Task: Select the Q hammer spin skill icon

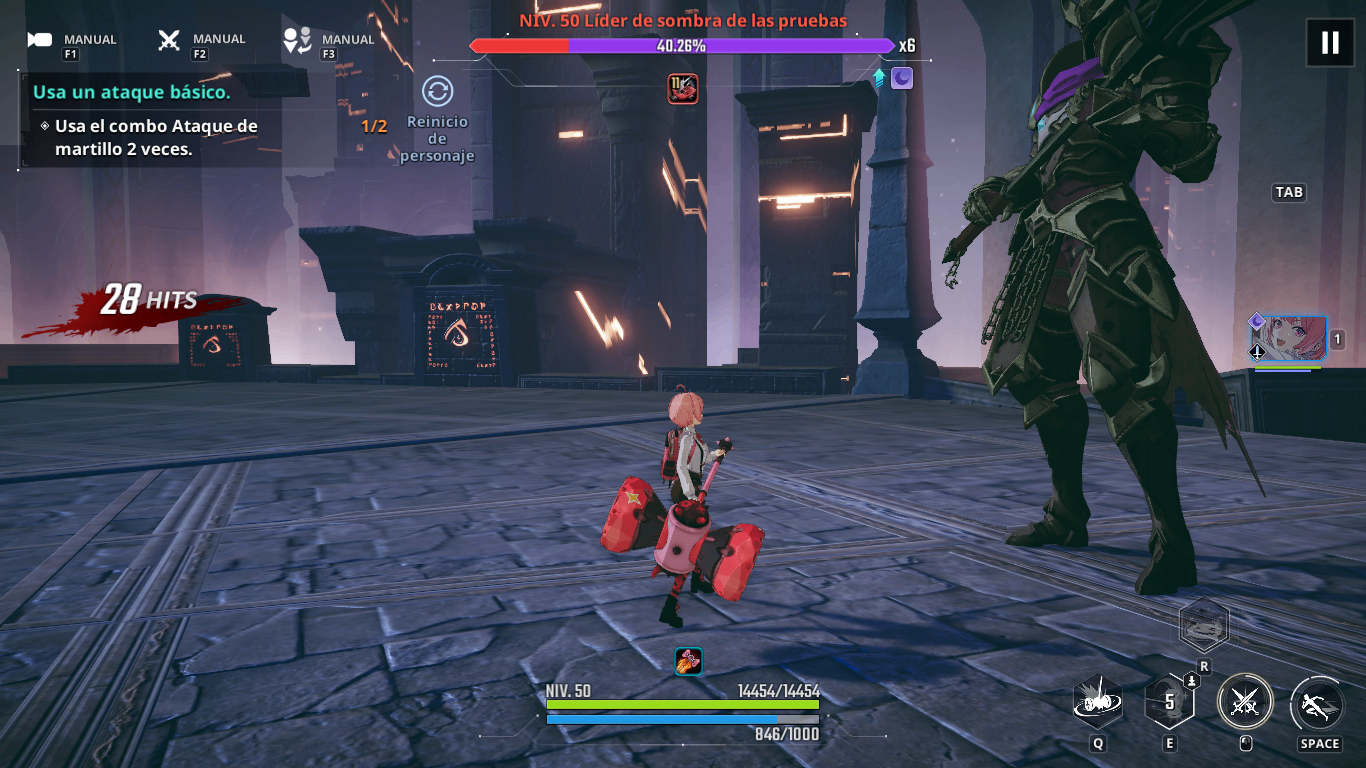Action: 1099,703
